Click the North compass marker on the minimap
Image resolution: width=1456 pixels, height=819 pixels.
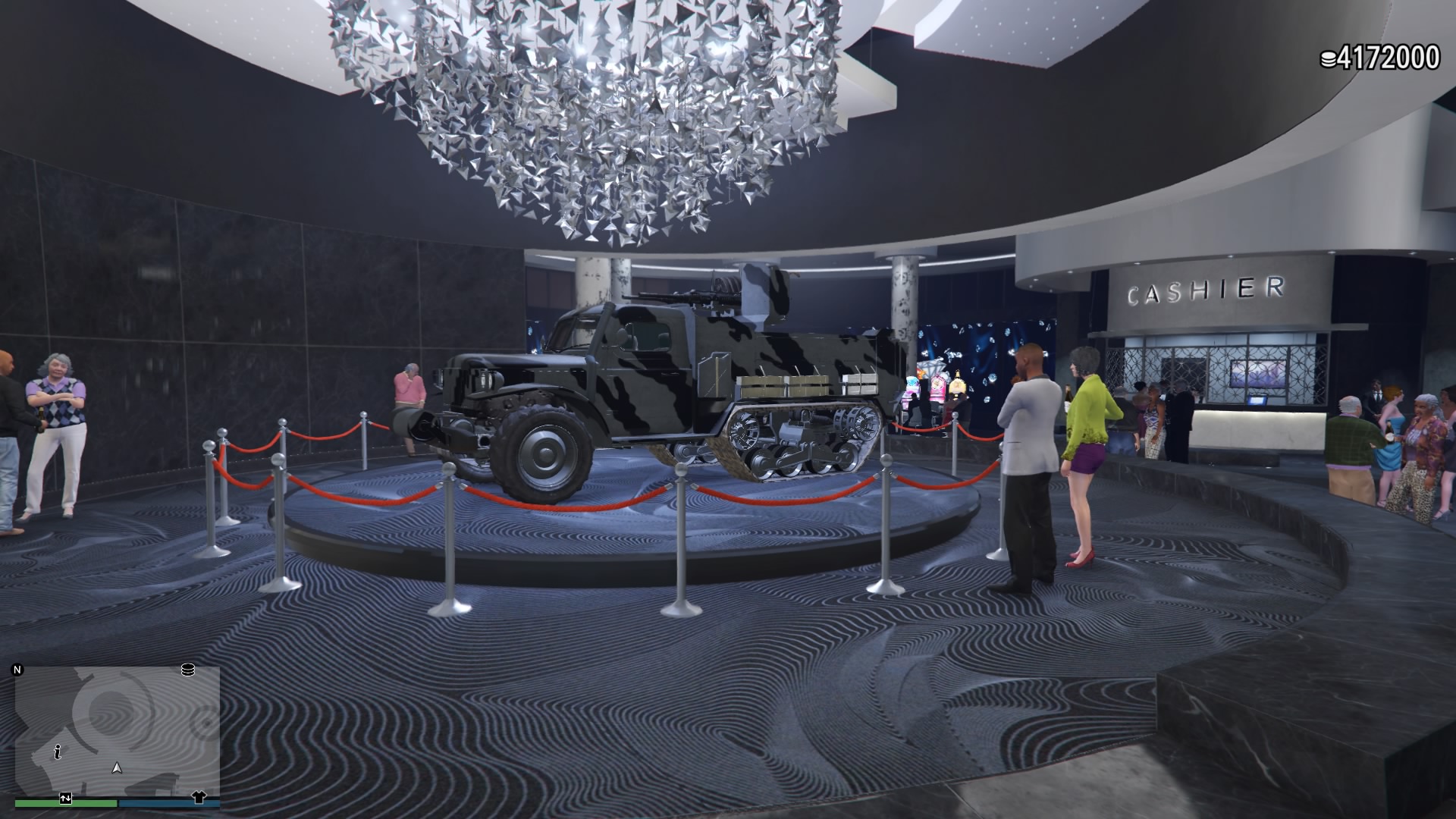(x=17, y=670)
